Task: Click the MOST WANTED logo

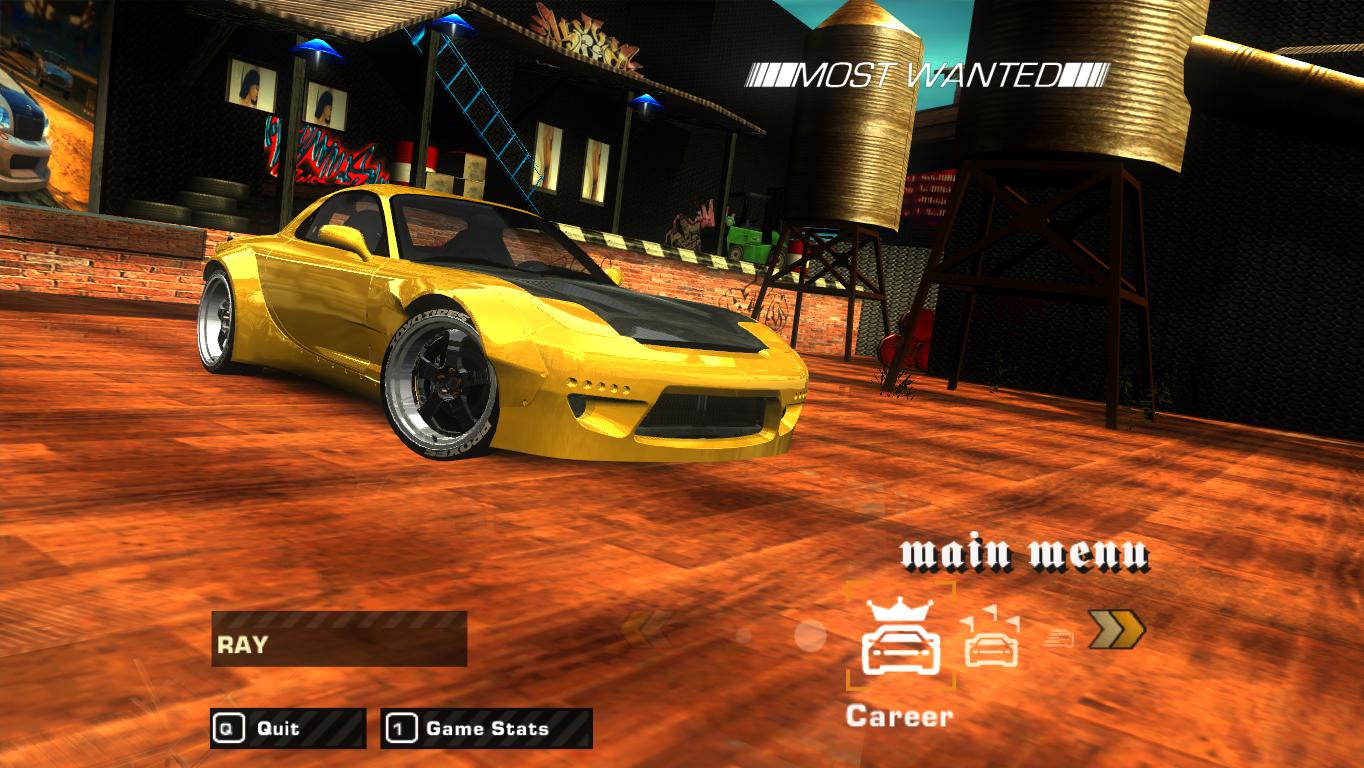Action: [927, 73]
